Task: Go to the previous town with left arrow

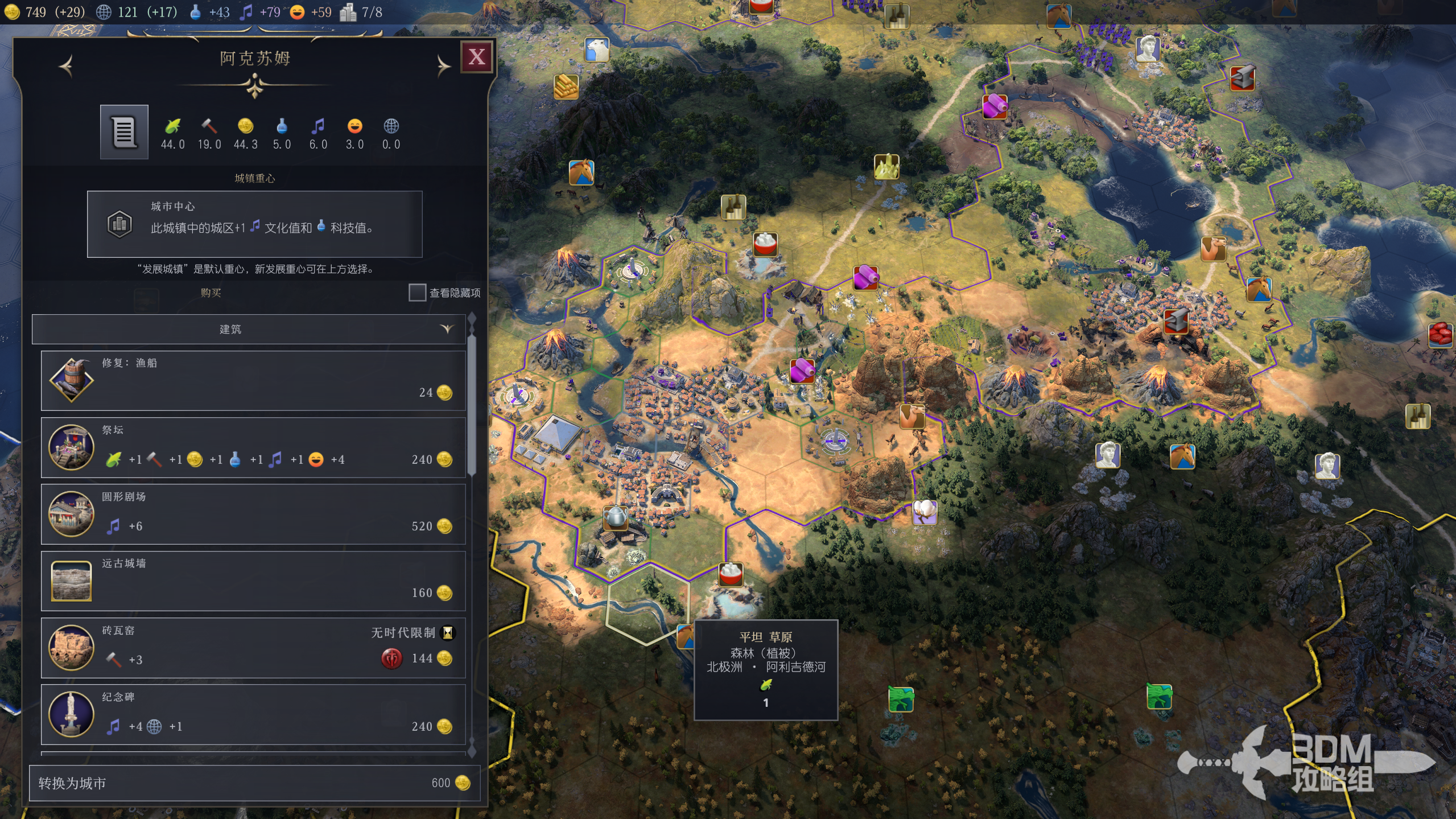Action: [67, 66]
